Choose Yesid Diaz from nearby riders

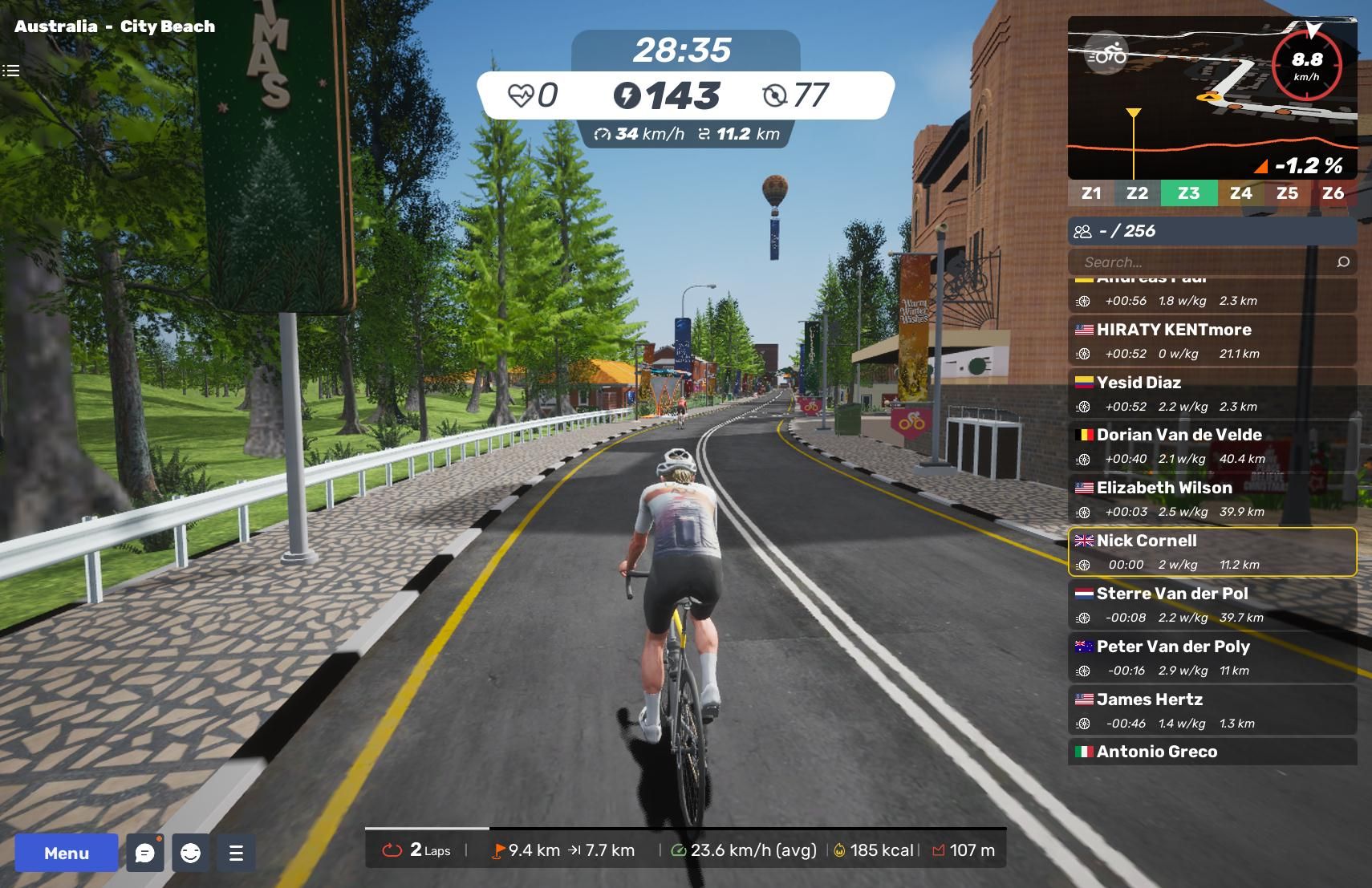[x=1212, y=393]
